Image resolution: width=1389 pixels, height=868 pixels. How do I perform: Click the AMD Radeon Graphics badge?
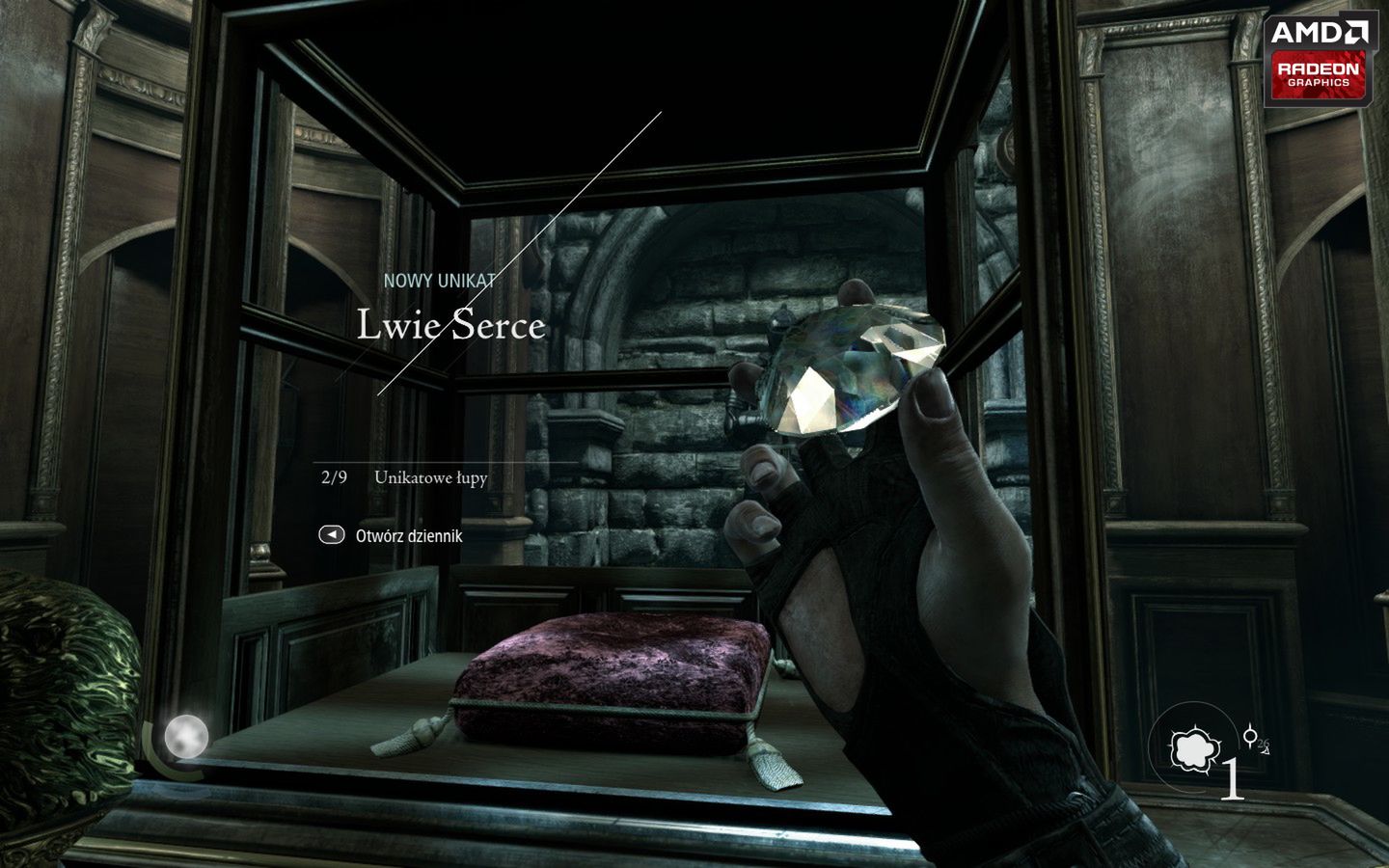click(1319, 58)
